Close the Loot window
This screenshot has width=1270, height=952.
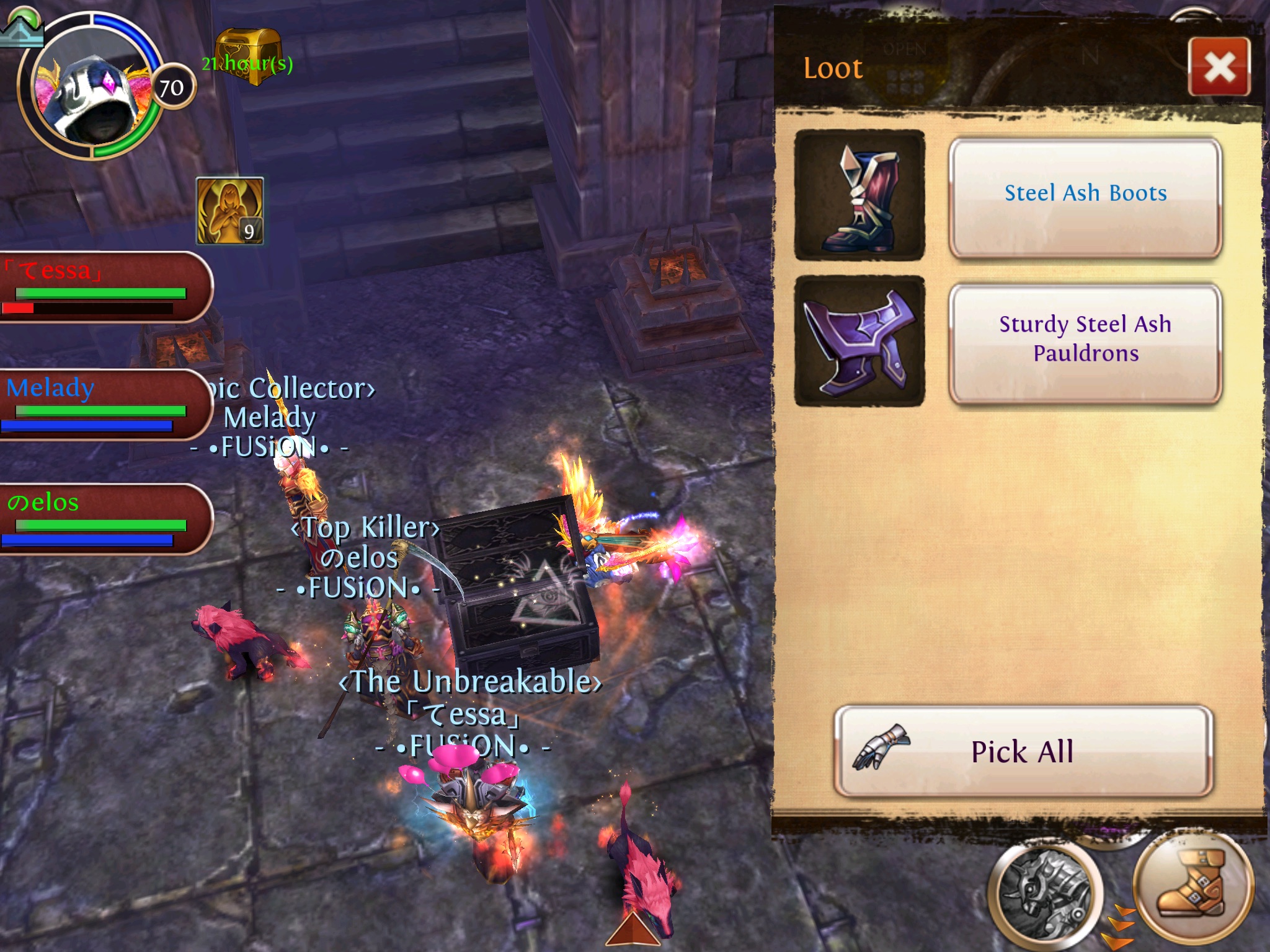tap(1219, 67)
